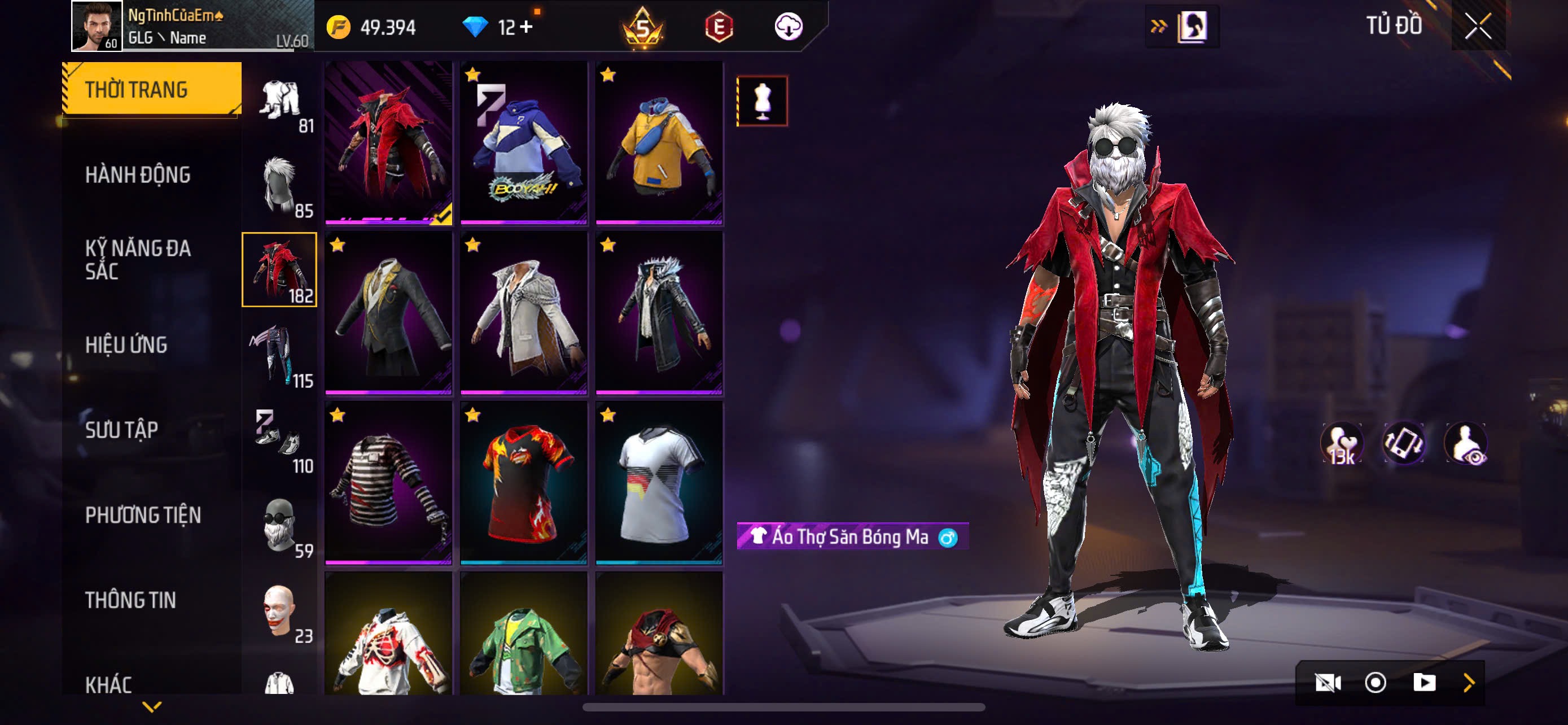Close the wardrobe screen
Screen dimensions: 1568x725
click(1478, 26)
